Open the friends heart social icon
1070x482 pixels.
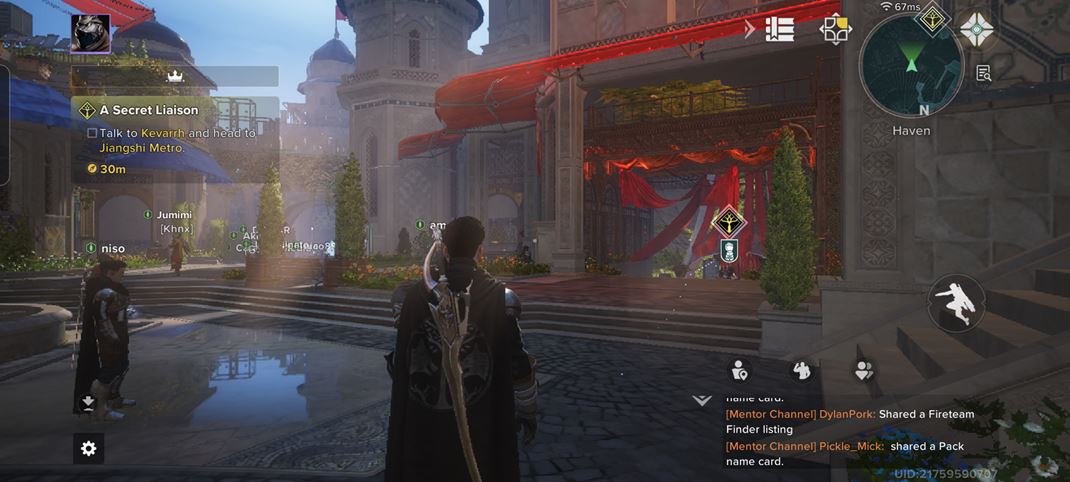(864, 371)
